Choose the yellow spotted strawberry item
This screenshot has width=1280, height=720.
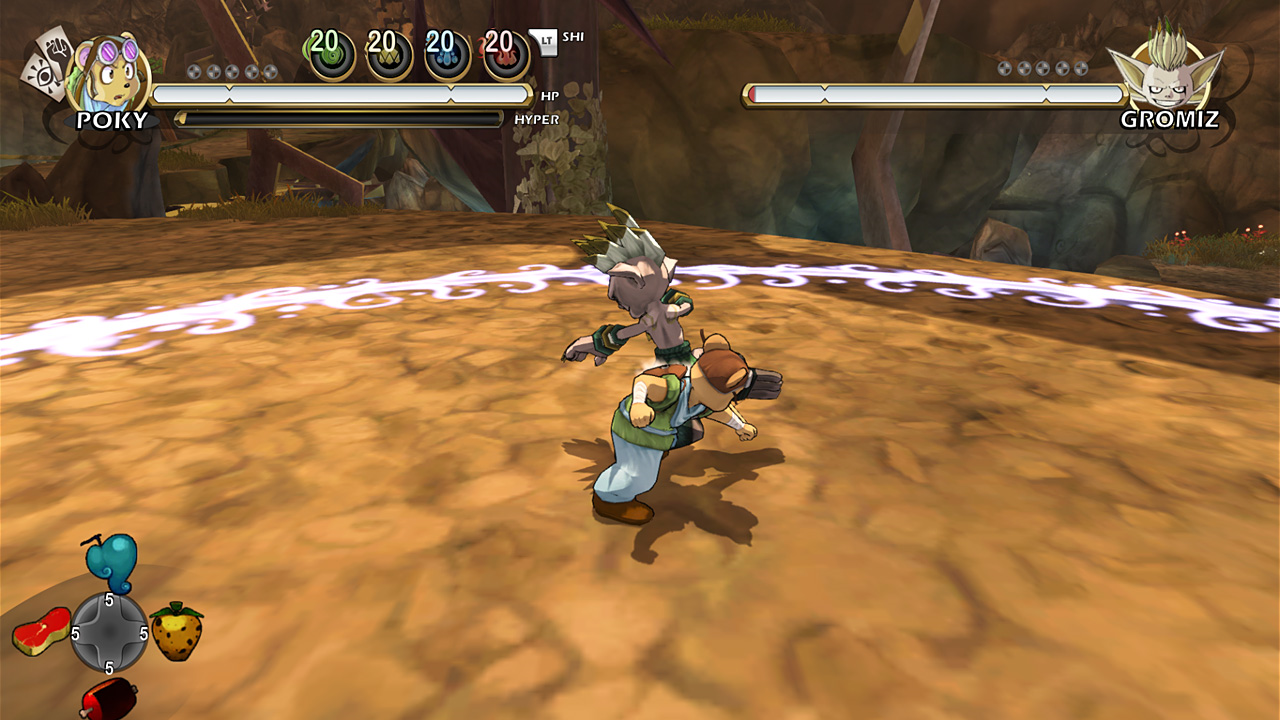(x=177, y=631)
